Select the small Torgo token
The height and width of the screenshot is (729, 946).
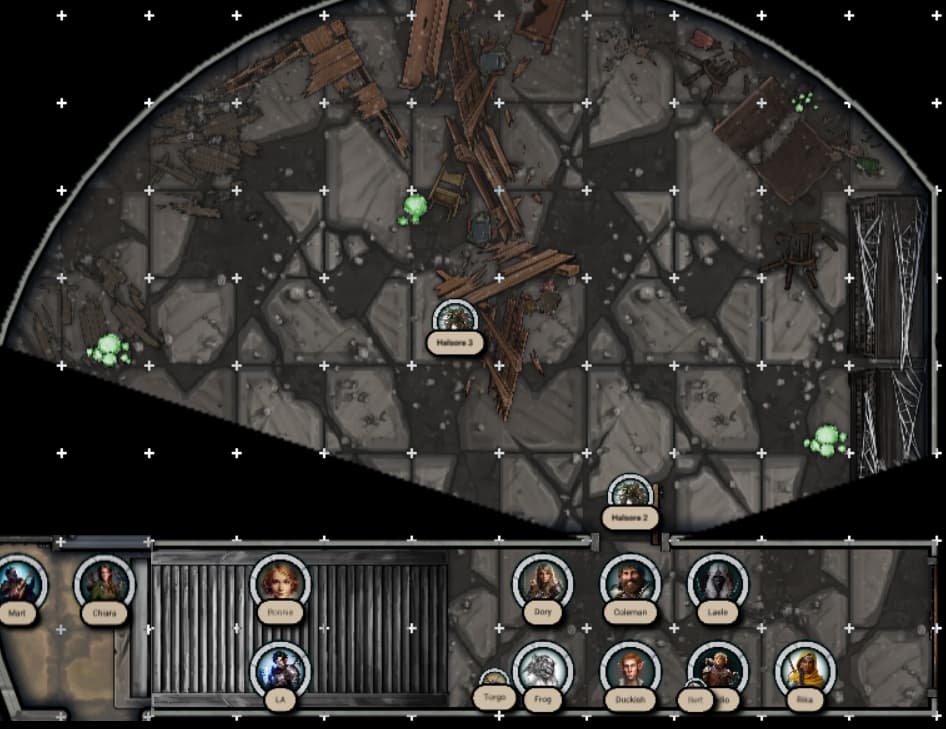coord(494,685)
